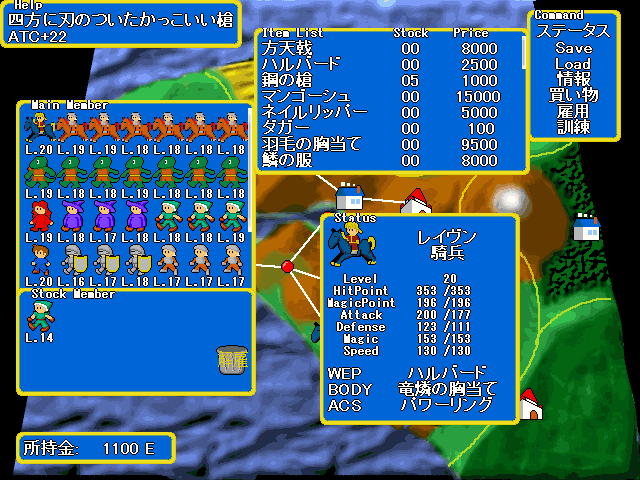Choose Save in the Command menu
The image size is (640, 480).
tap(573, 48)
